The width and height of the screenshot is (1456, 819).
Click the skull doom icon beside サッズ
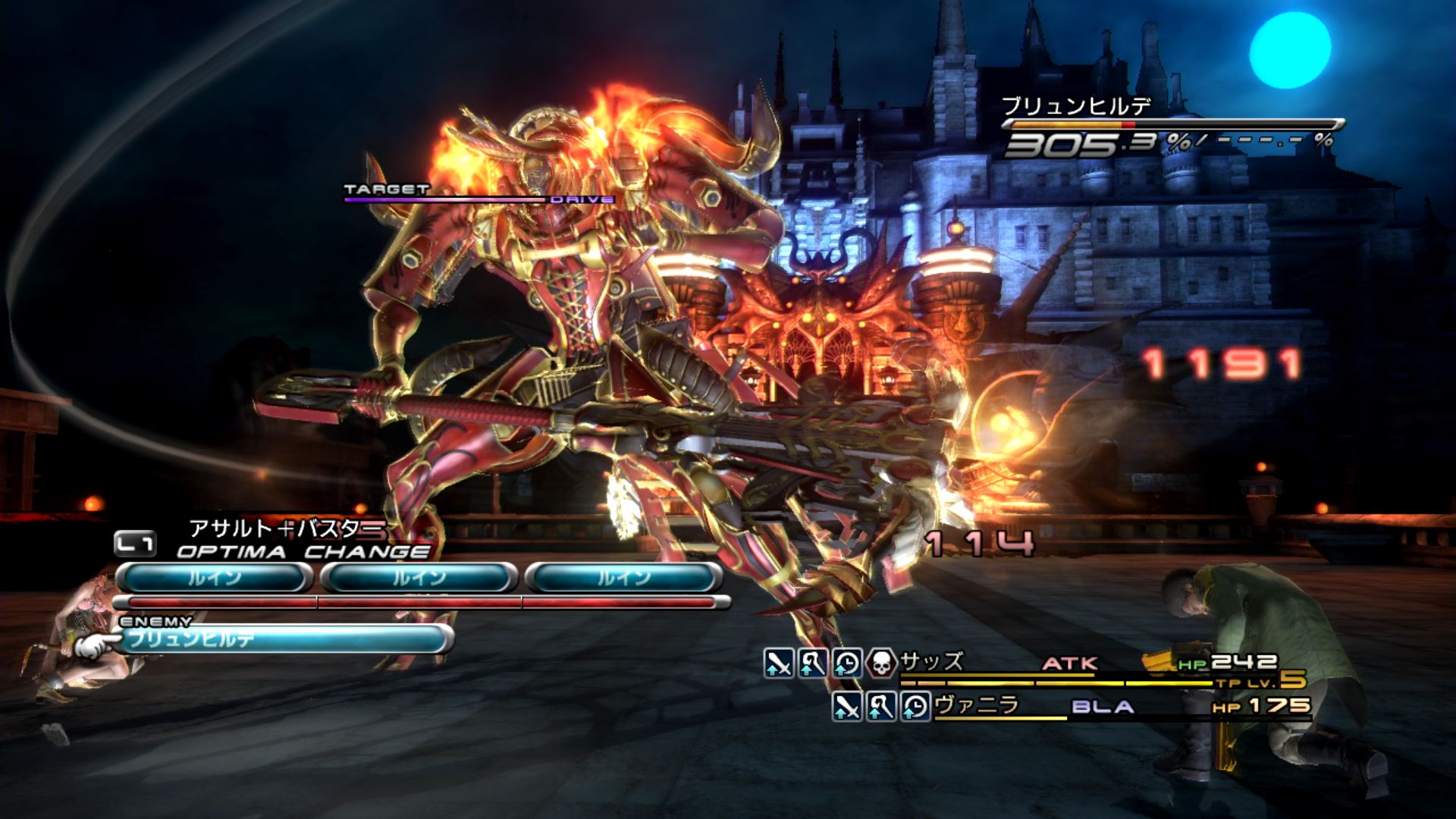click(x=880, y=663)
